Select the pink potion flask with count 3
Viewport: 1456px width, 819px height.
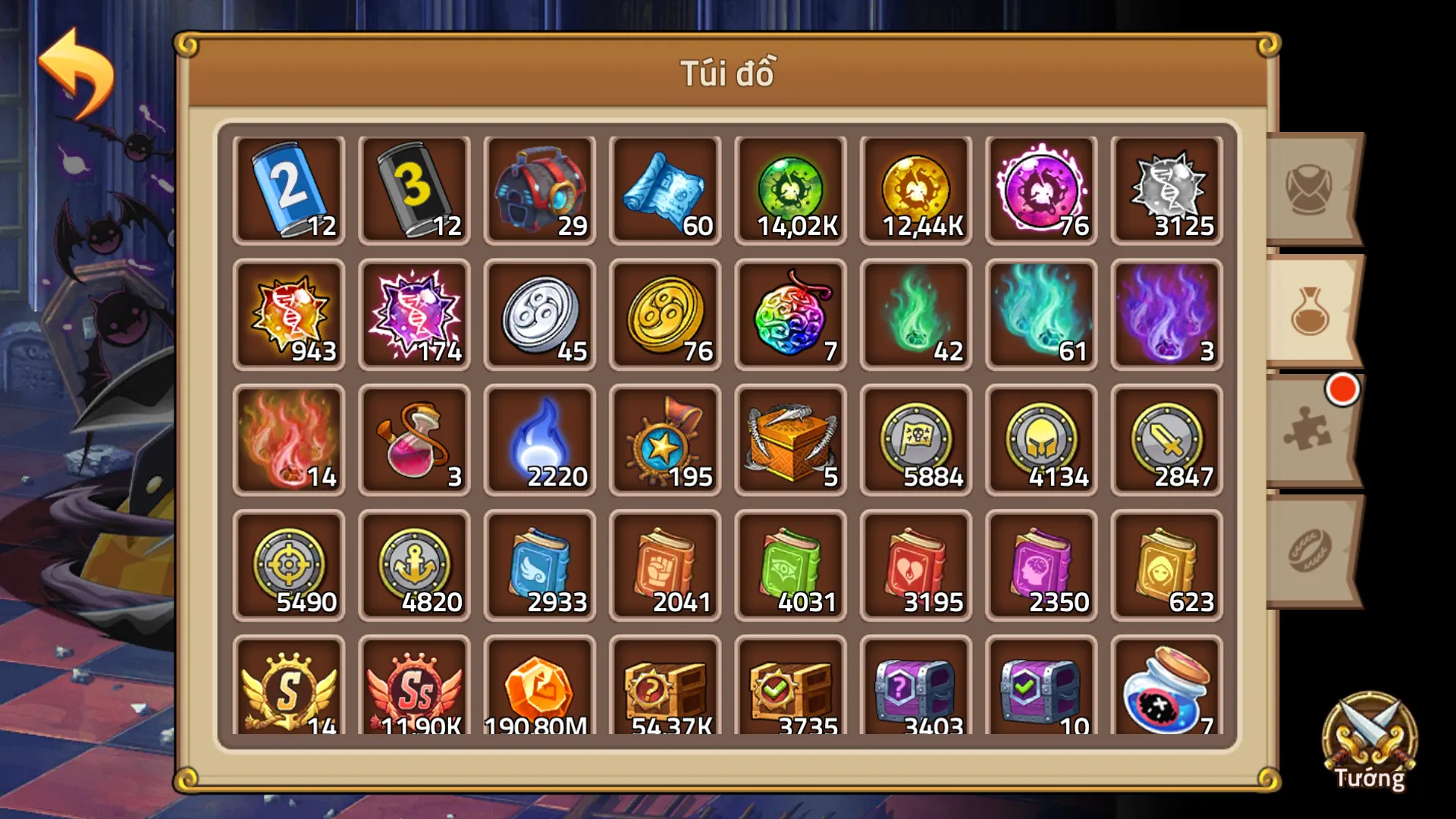coord(415,440)
